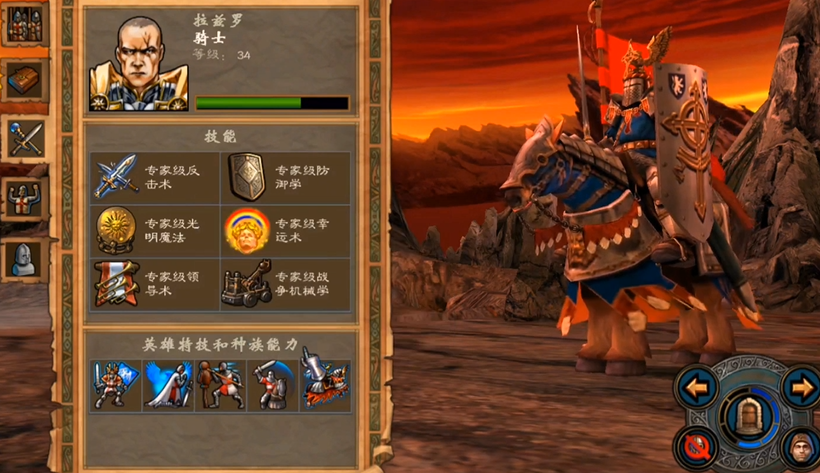
Task: Choose the golden sun light magic skill
Action: (x=116, y=230)
